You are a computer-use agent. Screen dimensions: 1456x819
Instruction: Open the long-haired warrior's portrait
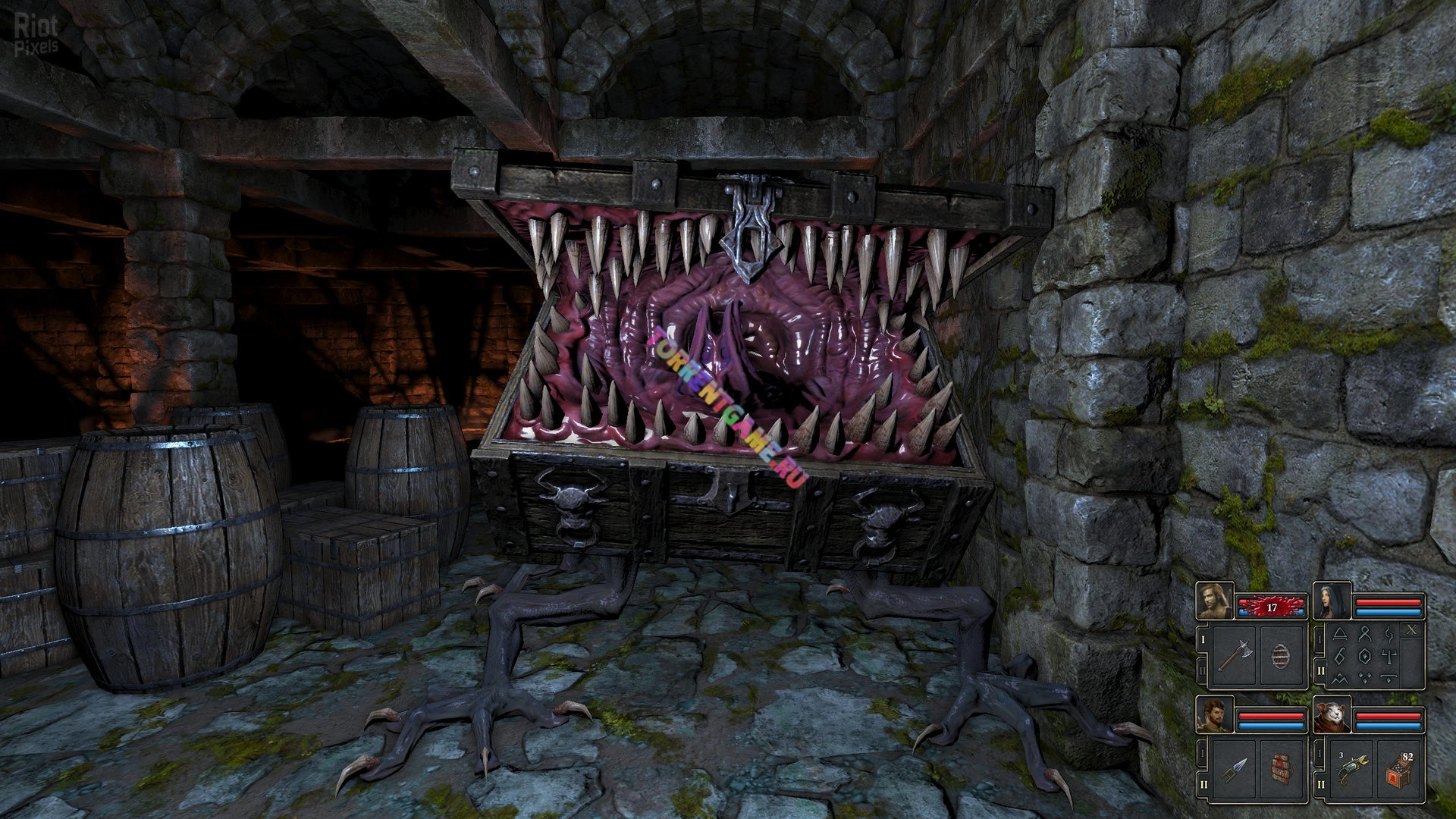(1215, 601)
